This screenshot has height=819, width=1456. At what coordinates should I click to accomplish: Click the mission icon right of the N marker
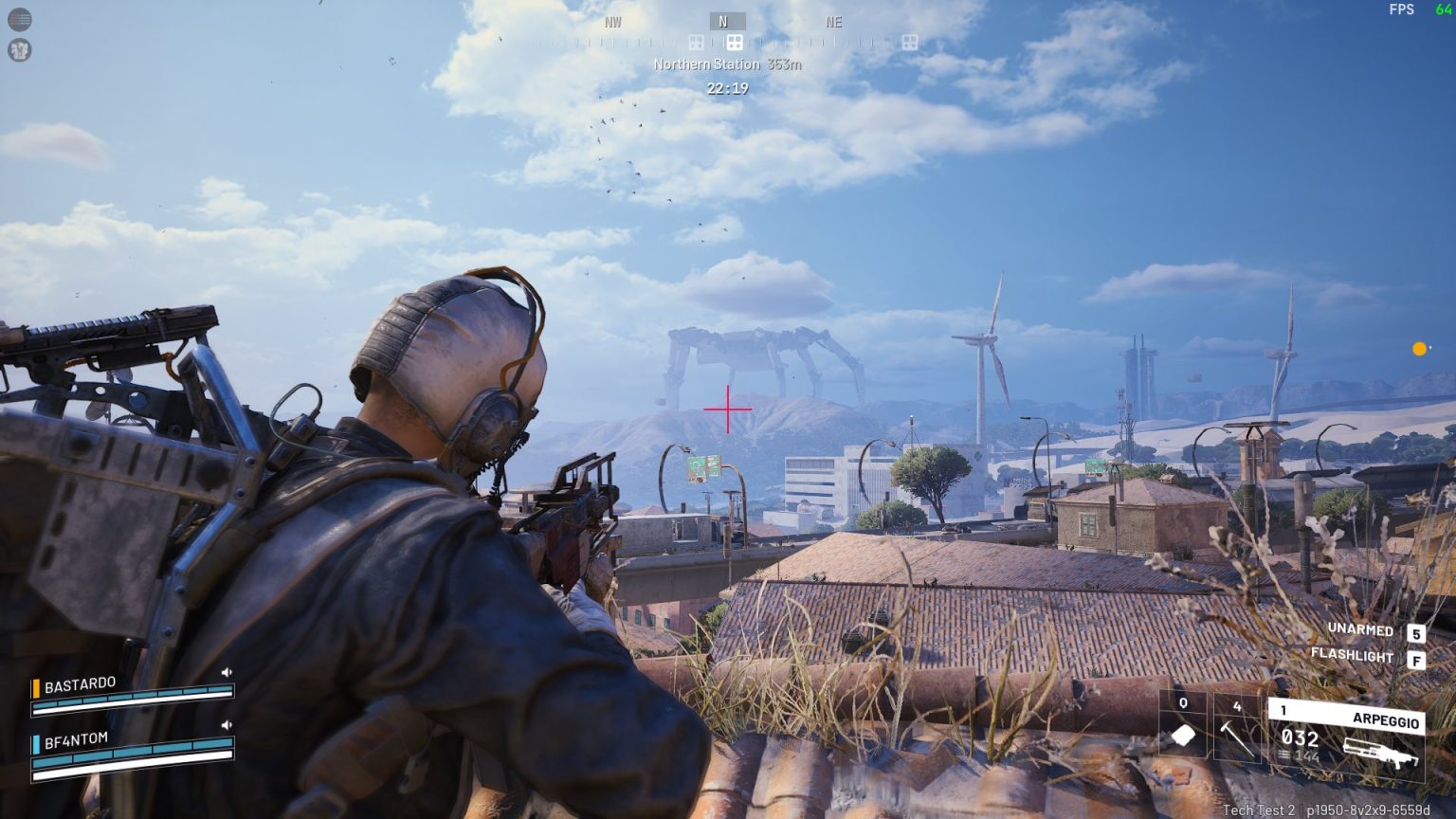(911, 40)
